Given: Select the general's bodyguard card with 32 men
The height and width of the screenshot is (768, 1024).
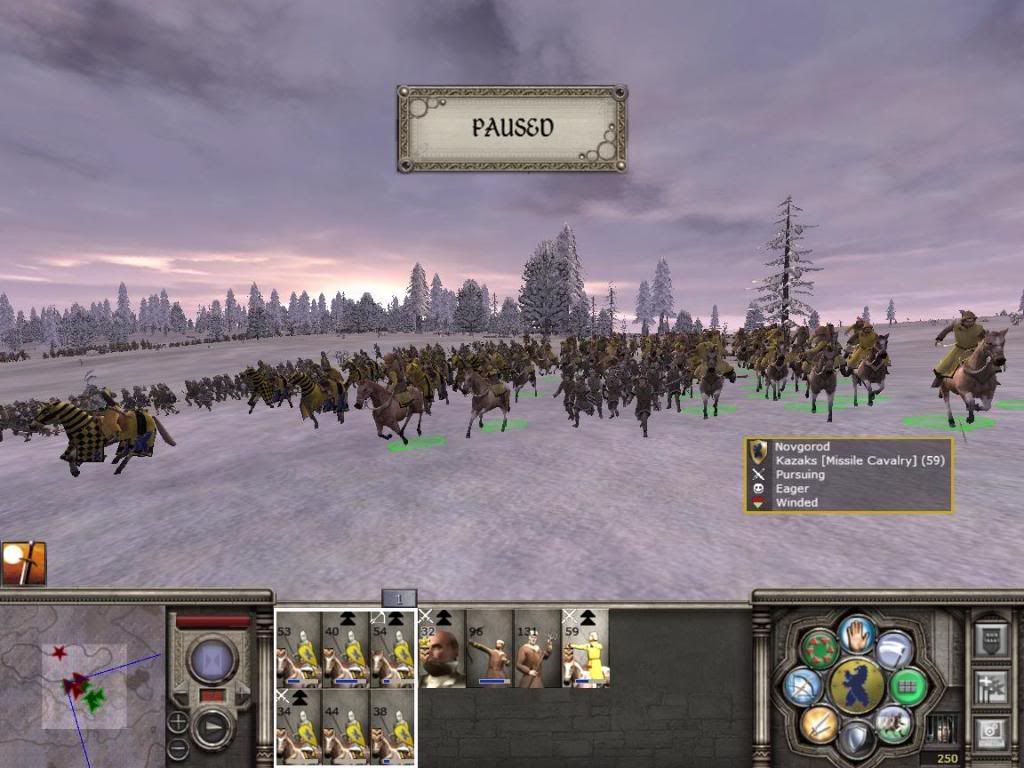Looking at the screenshot, I should (441, 649).
